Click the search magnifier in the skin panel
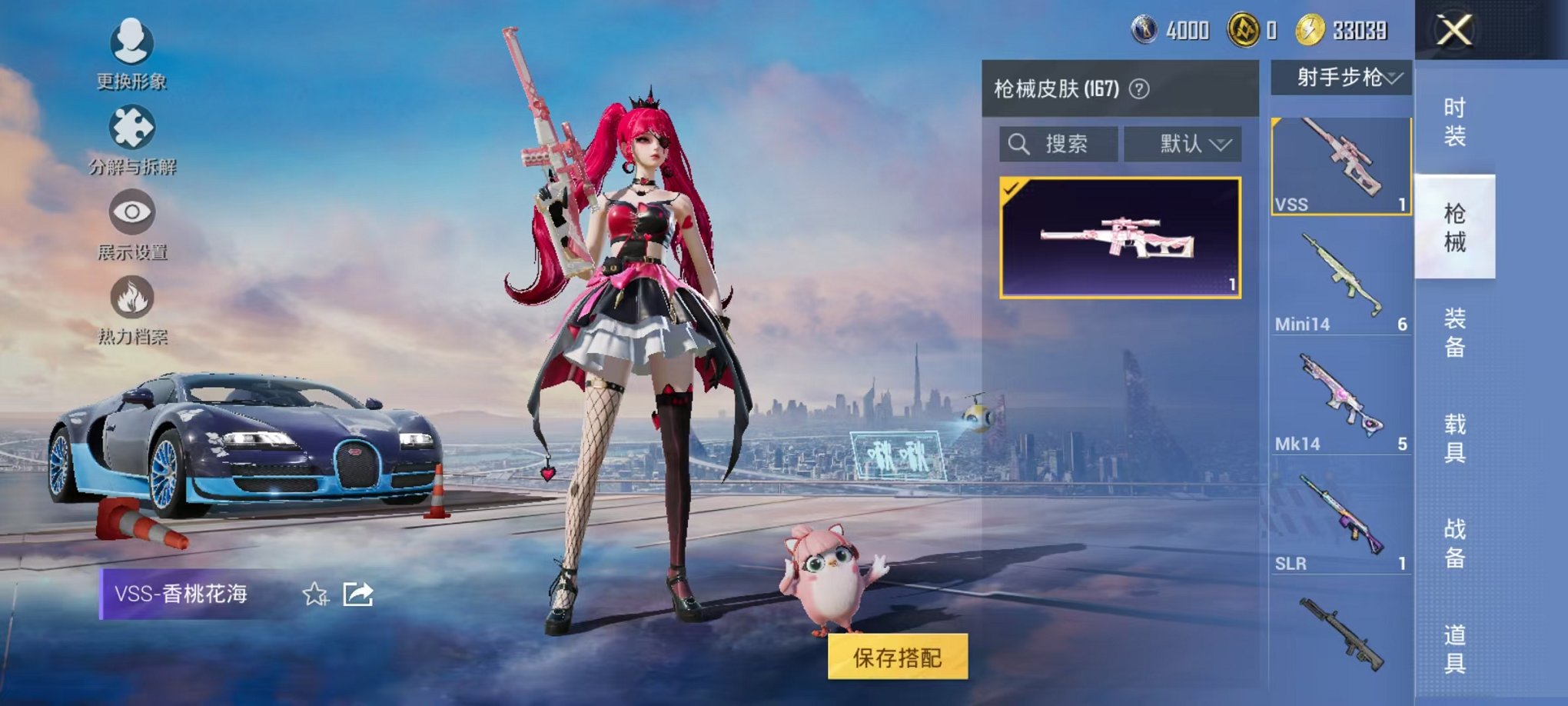Viewport: 1568px width, 706px height. pos(1020,142)
